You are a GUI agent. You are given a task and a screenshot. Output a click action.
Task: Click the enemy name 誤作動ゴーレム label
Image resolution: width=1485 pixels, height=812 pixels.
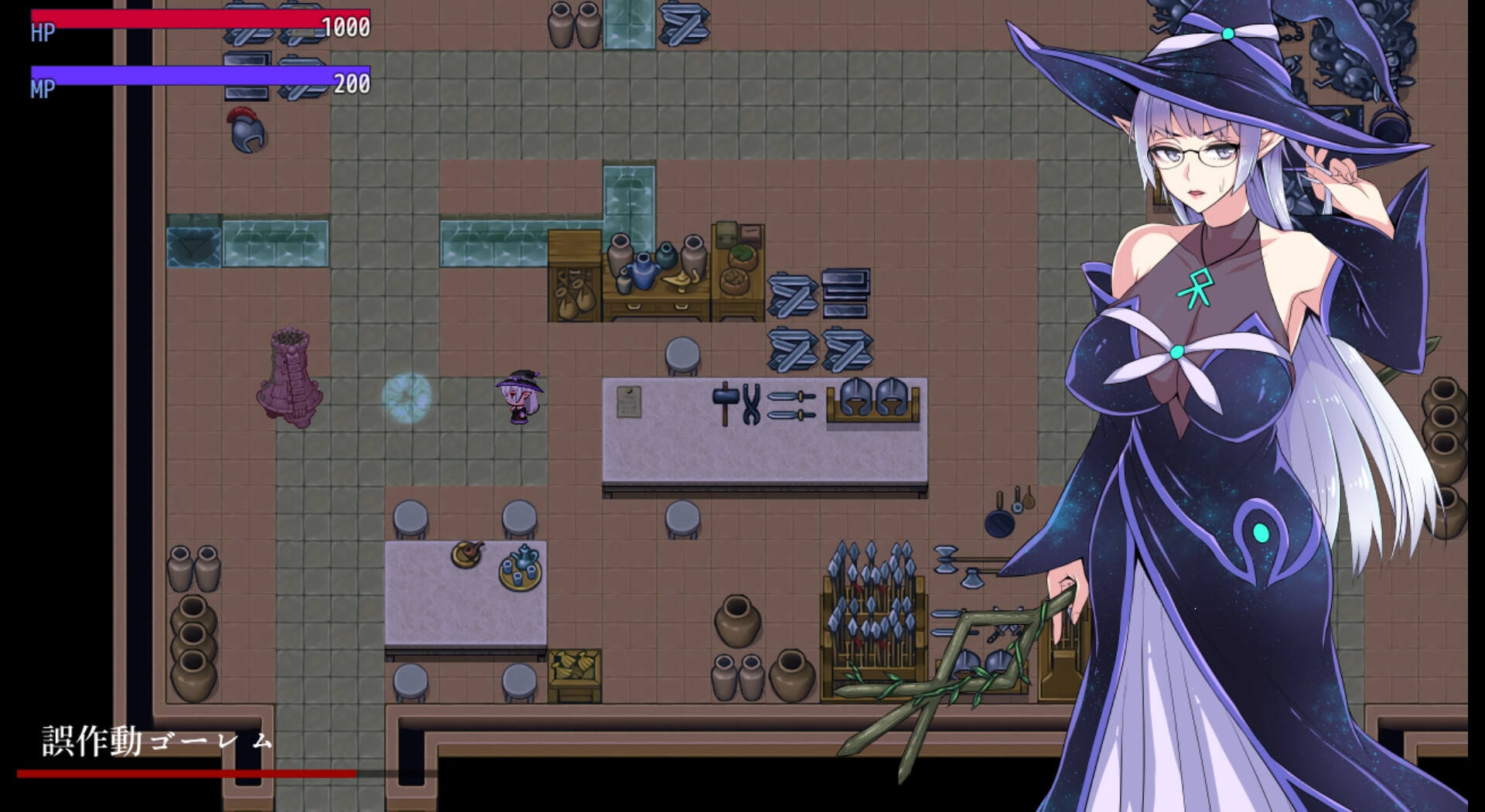(155, 742)
